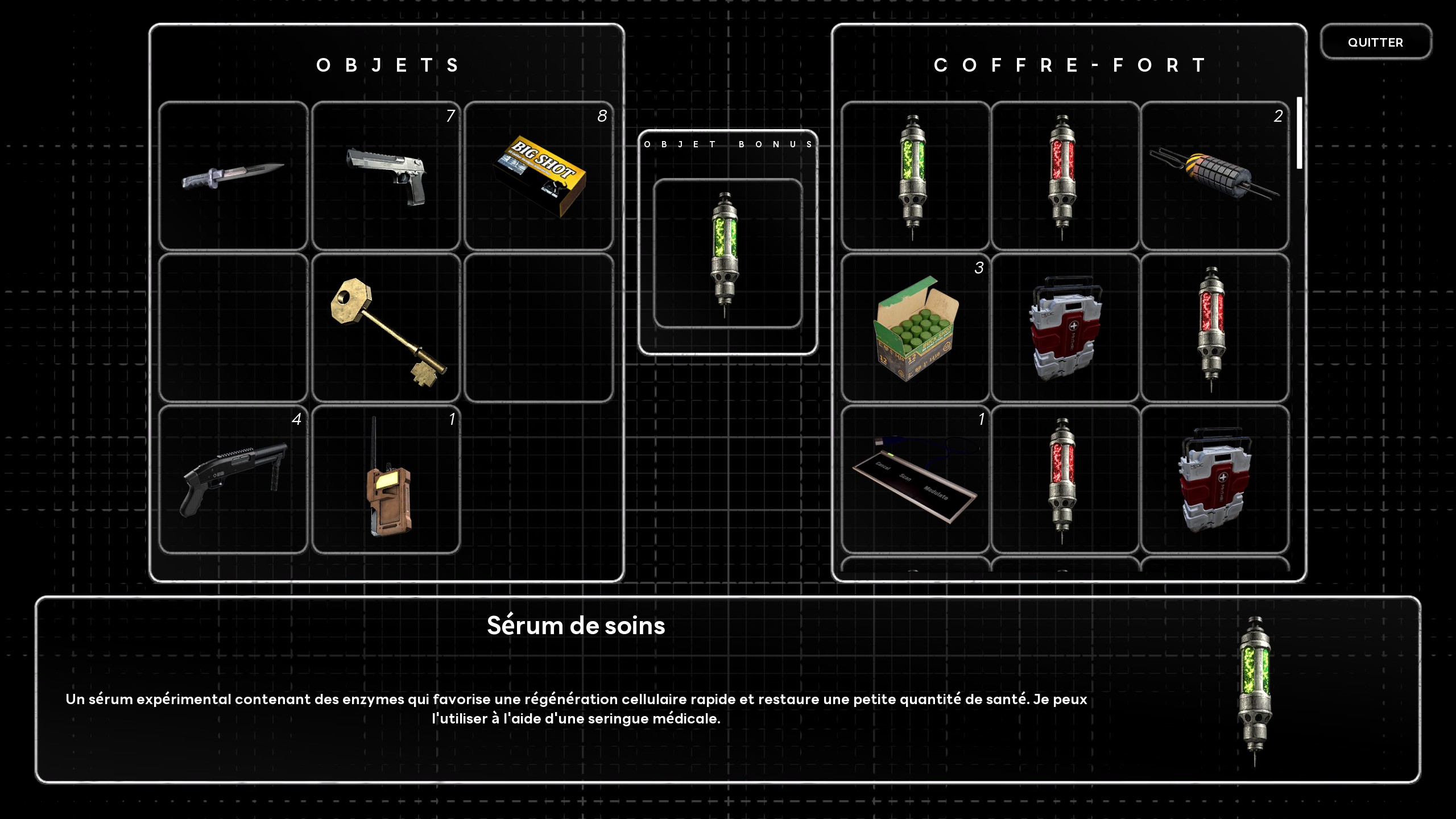Select the Big Shot ammo box

click(539, 176)
